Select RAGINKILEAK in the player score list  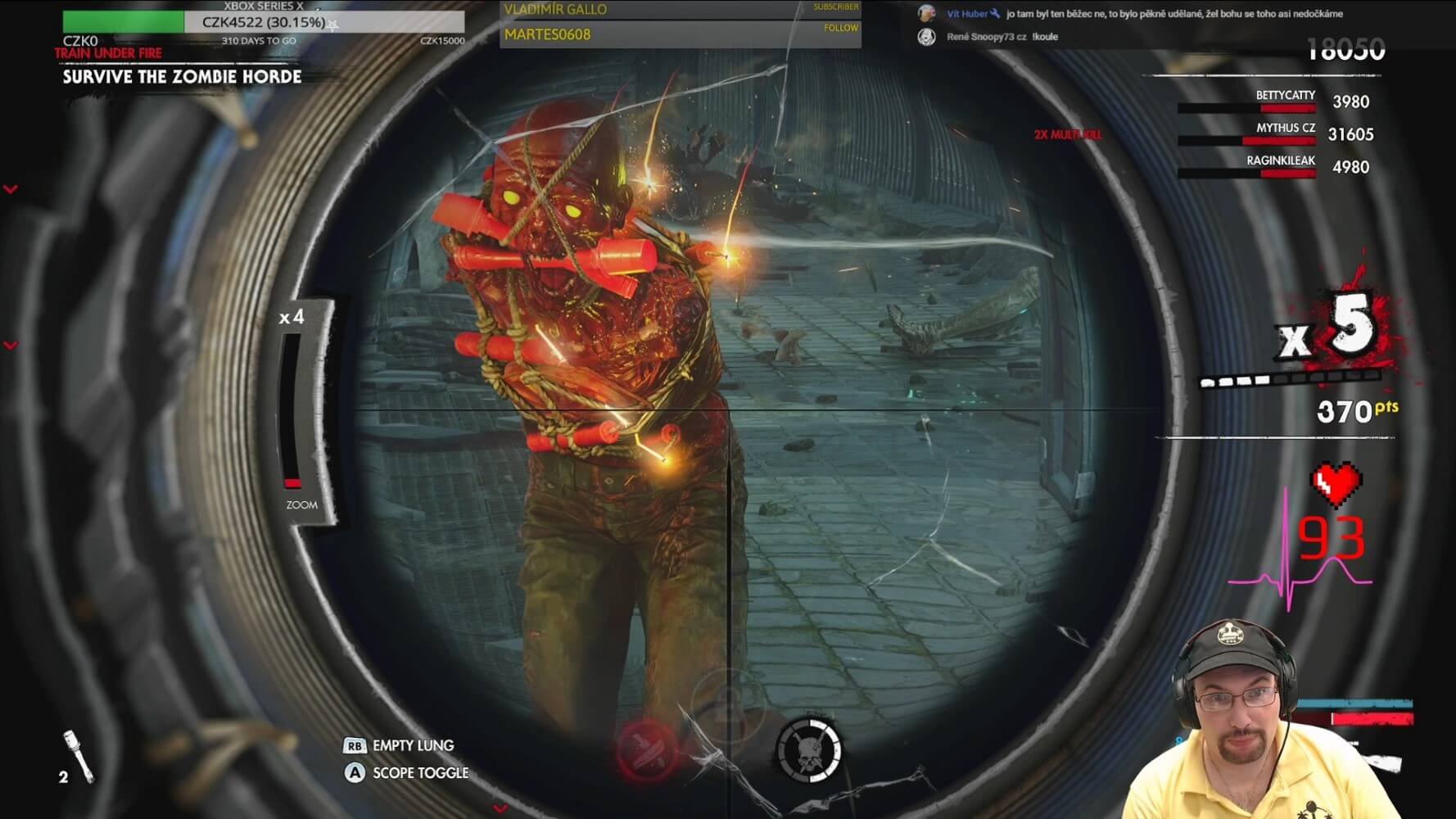click(x=1280, y=161)
